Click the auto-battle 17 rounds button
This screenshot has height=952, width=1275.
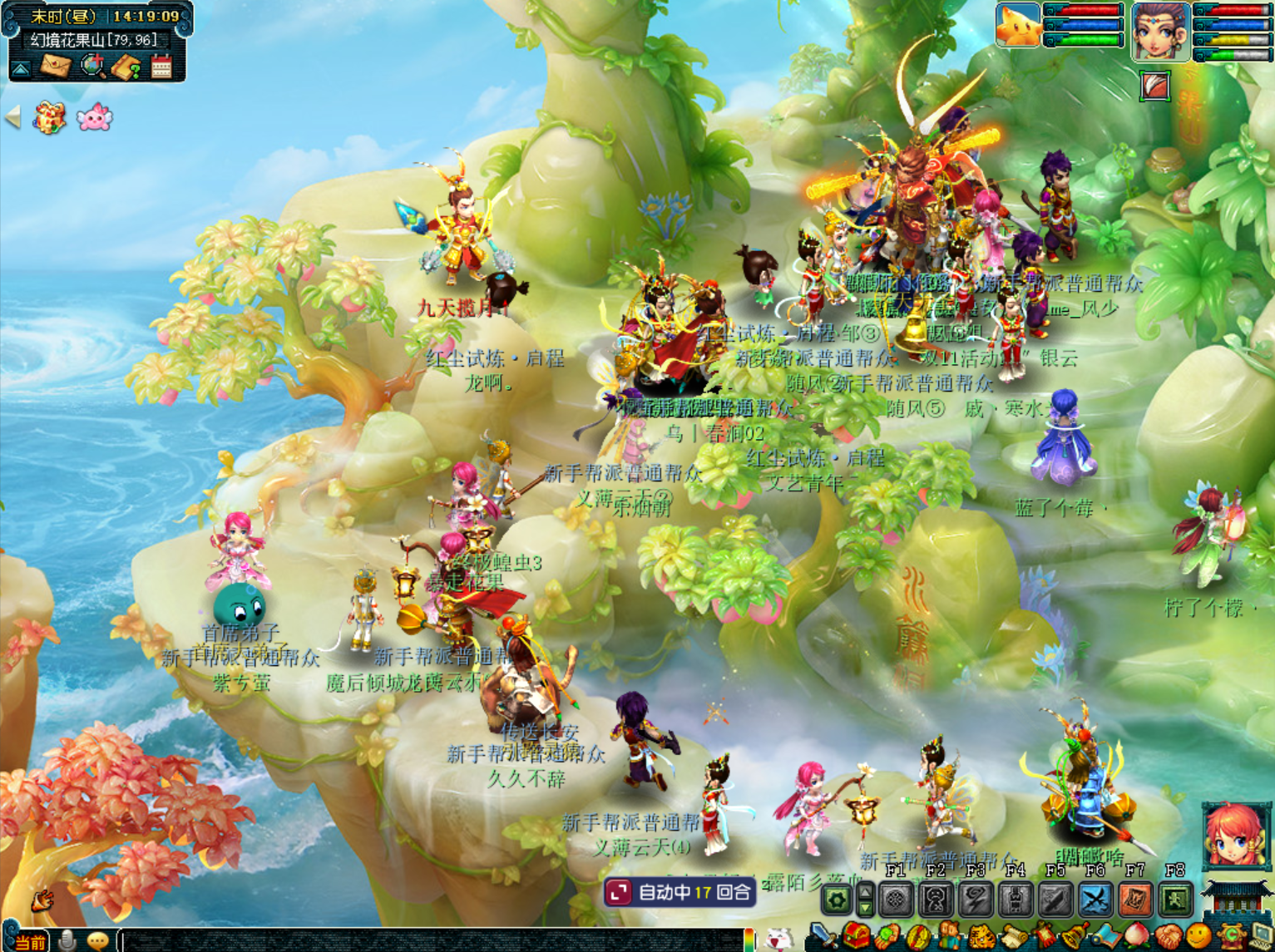click(x=680, y=893)
